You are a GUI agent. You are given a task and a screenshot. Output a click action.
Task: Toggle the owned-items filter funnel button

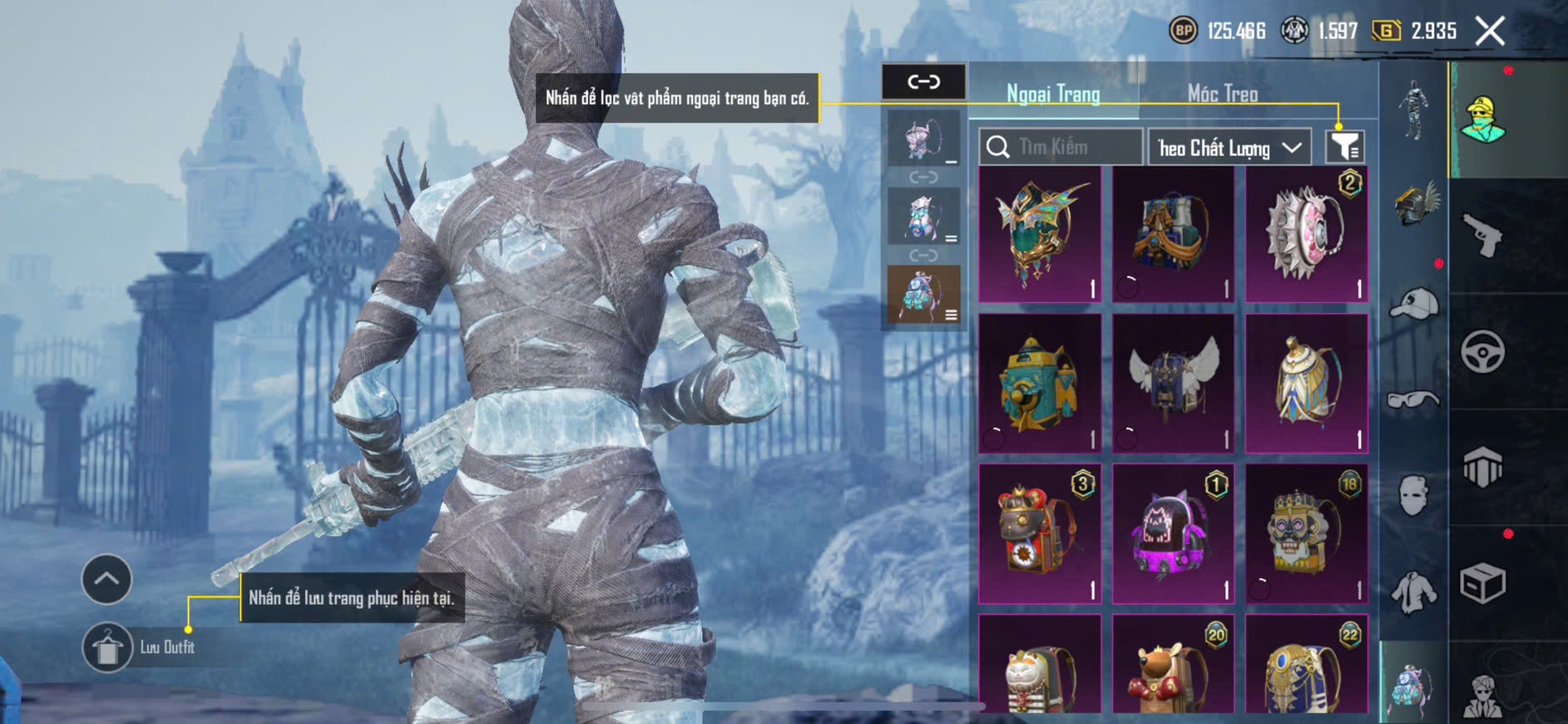[1344, 147]
